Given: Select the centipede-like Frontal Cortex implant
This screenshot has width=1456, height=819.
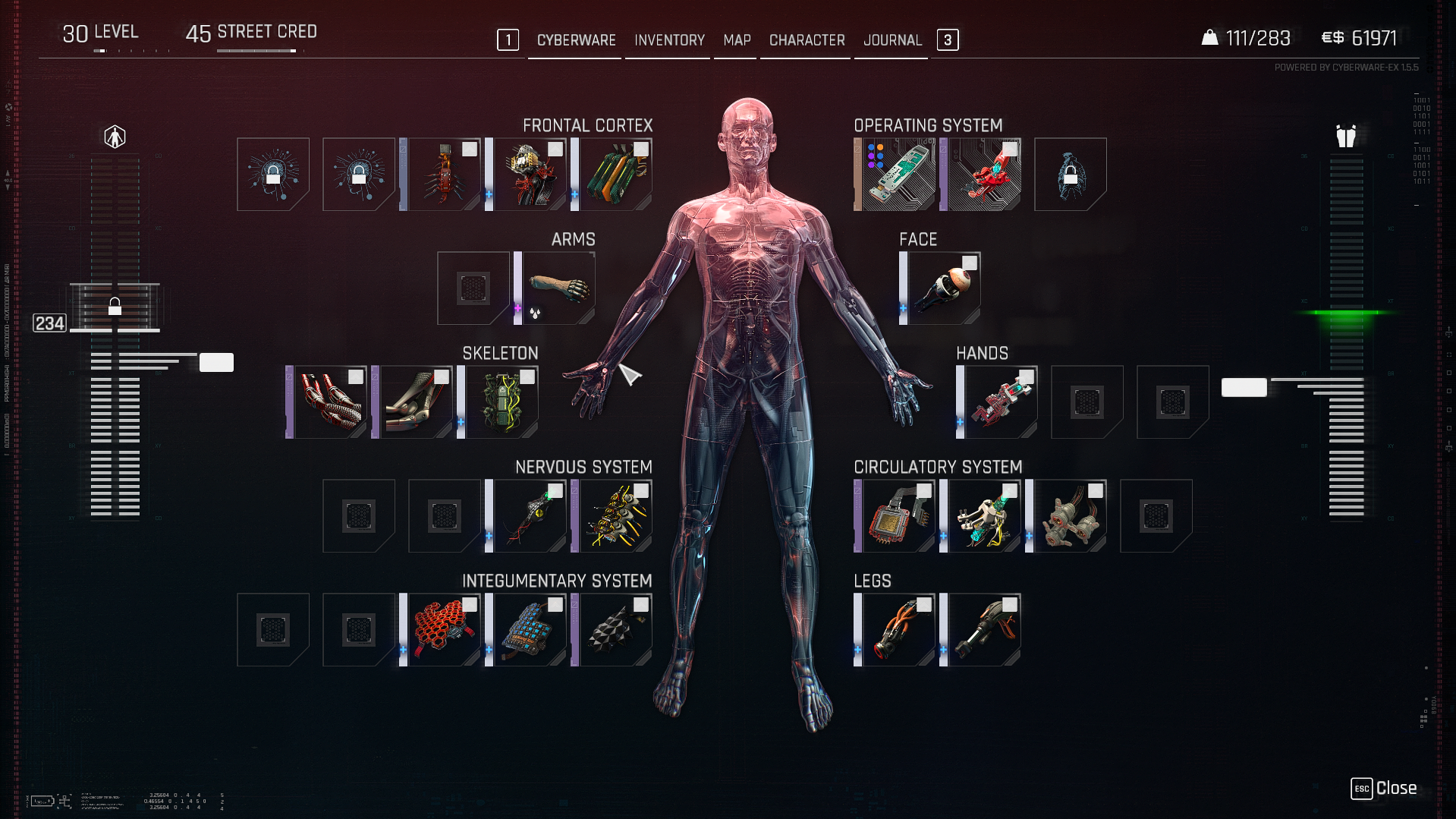Looking at the screenshot, I should pyautogui.click(x=444, y=175).
